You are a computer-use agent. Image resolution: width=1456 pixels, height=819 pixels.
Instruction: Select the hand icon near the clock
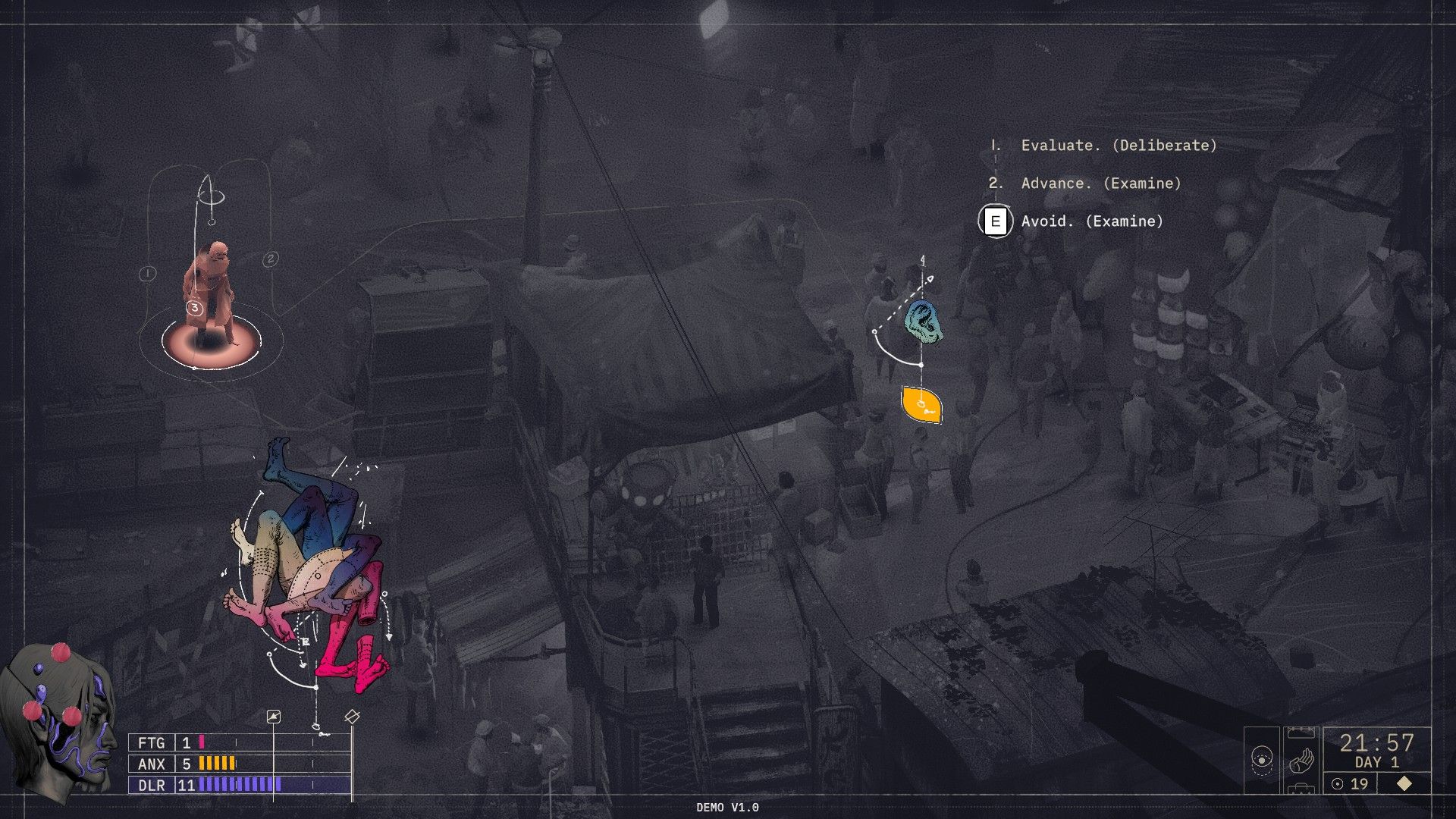(1301, 761)
